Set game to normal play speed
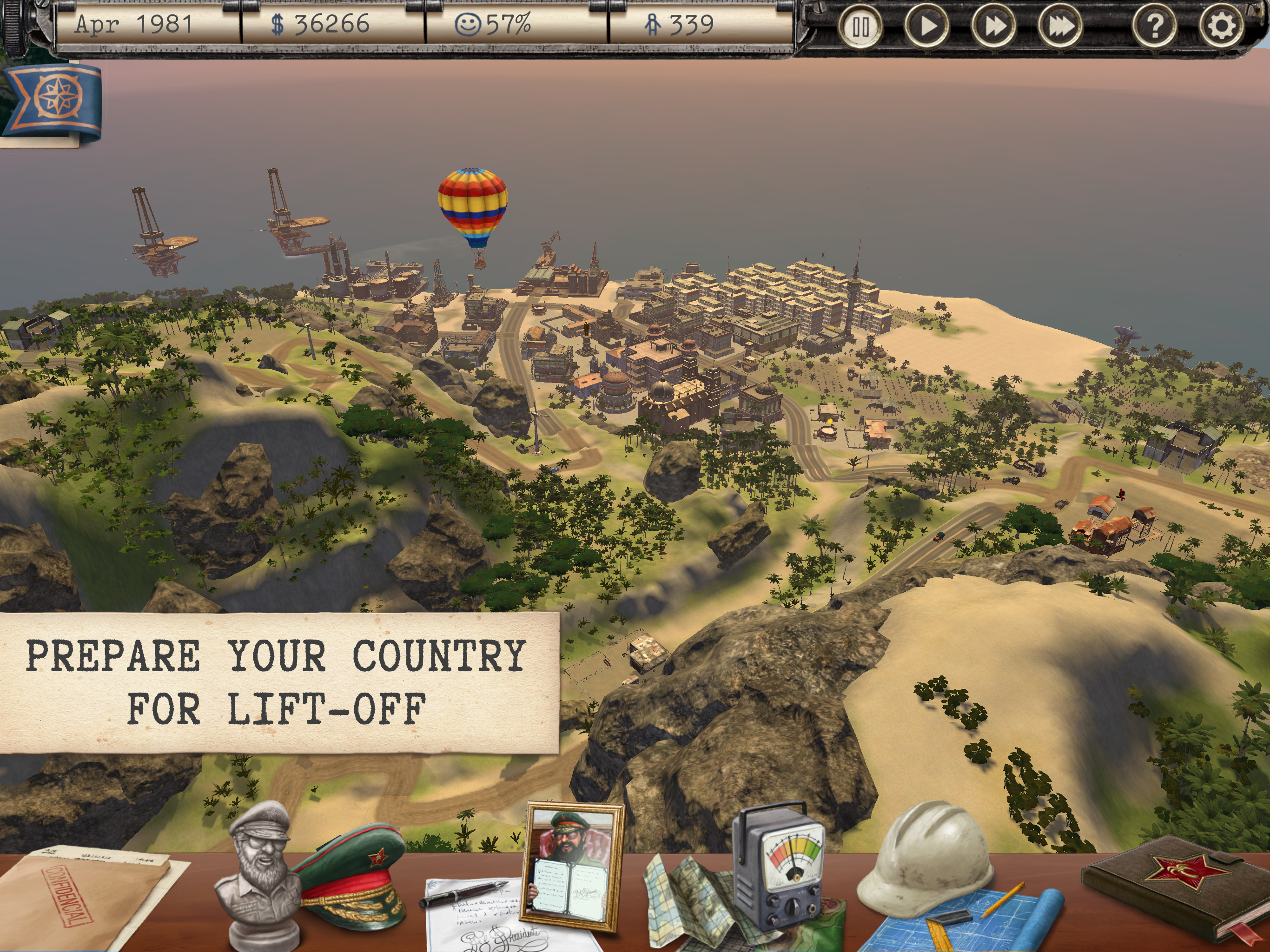The width and height of the screenshot is (1270, 952). click(926, 26)
